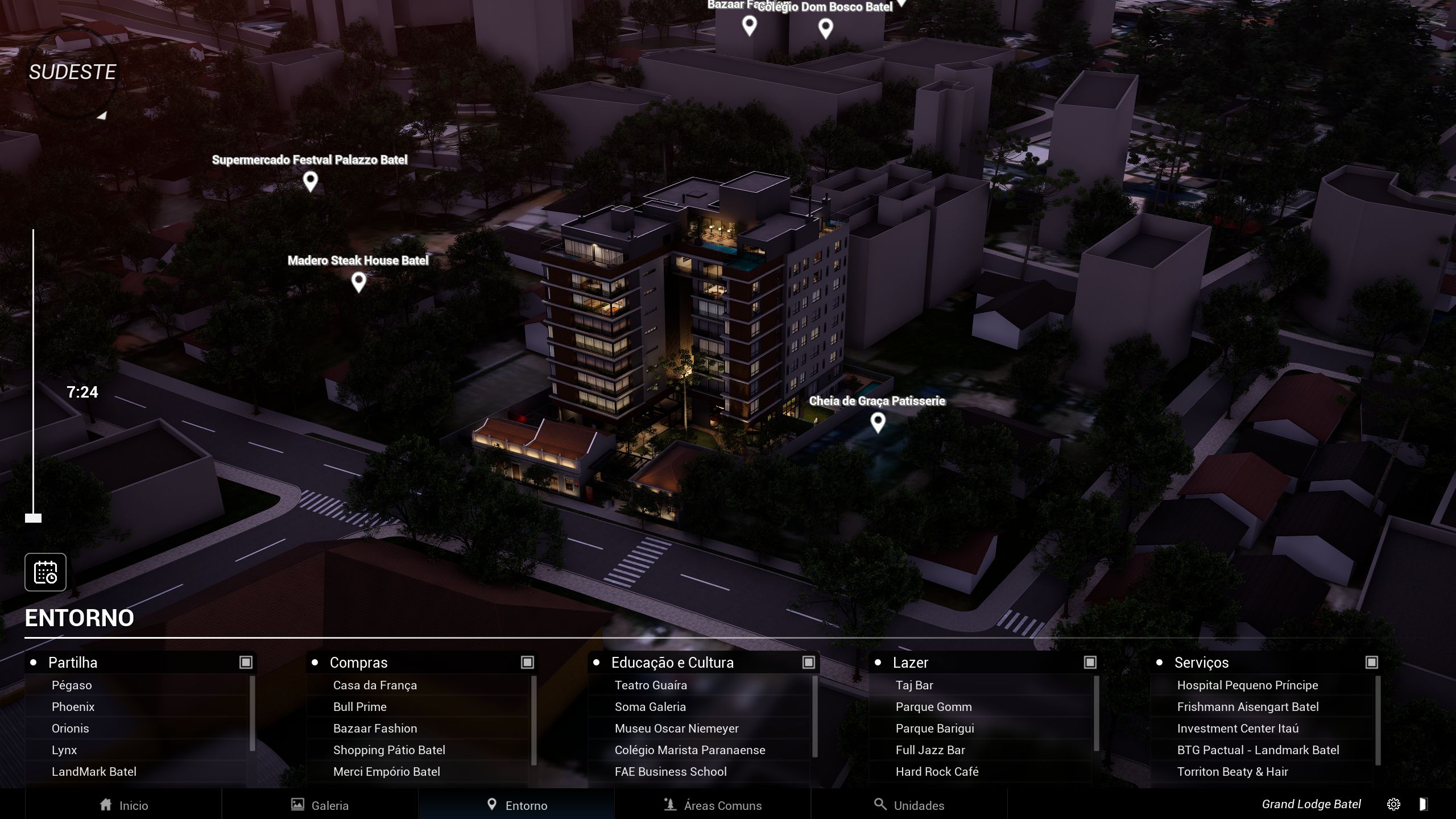Open the gear settings icon
The image size is (1456, 819).
[1393, 804]
